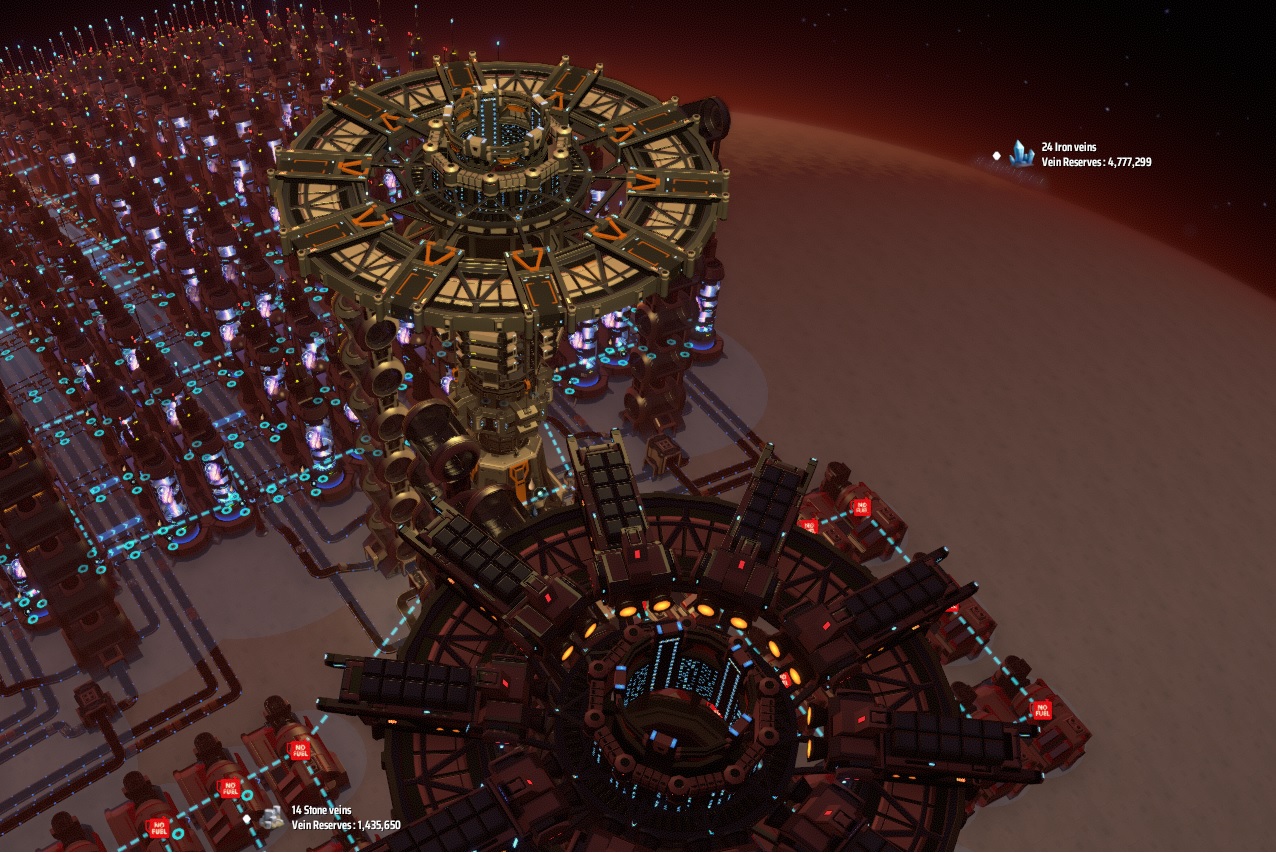Click the Iron veins crystal marker icon
The image size is (1276, 854).
point(1021,153)
